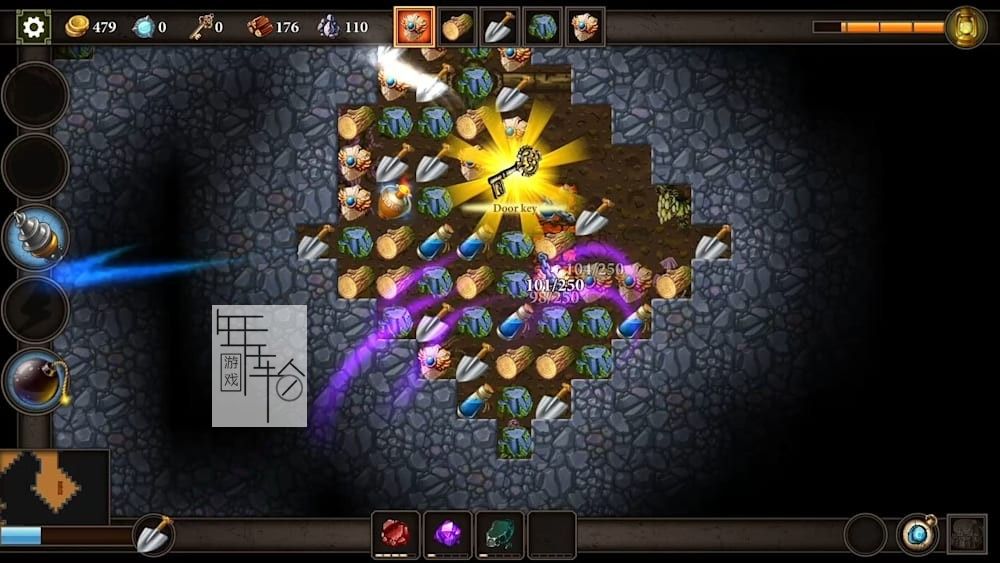Select the red ruby gem slot

pos(395,534)
